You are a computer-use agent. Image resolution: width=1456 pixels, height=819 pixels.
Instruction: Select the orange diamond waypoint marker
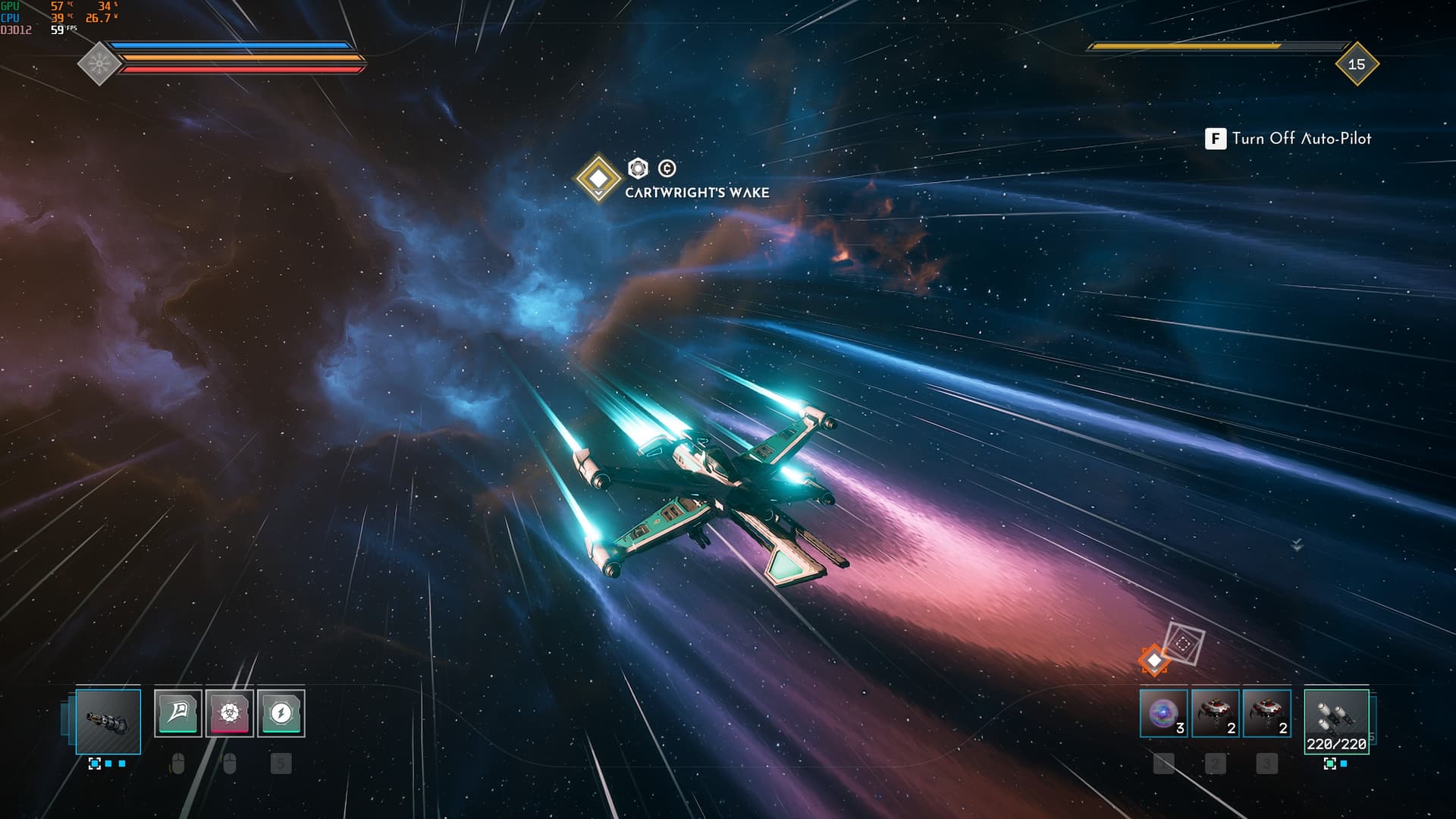pyautogui.click(x=1154, y=661)
